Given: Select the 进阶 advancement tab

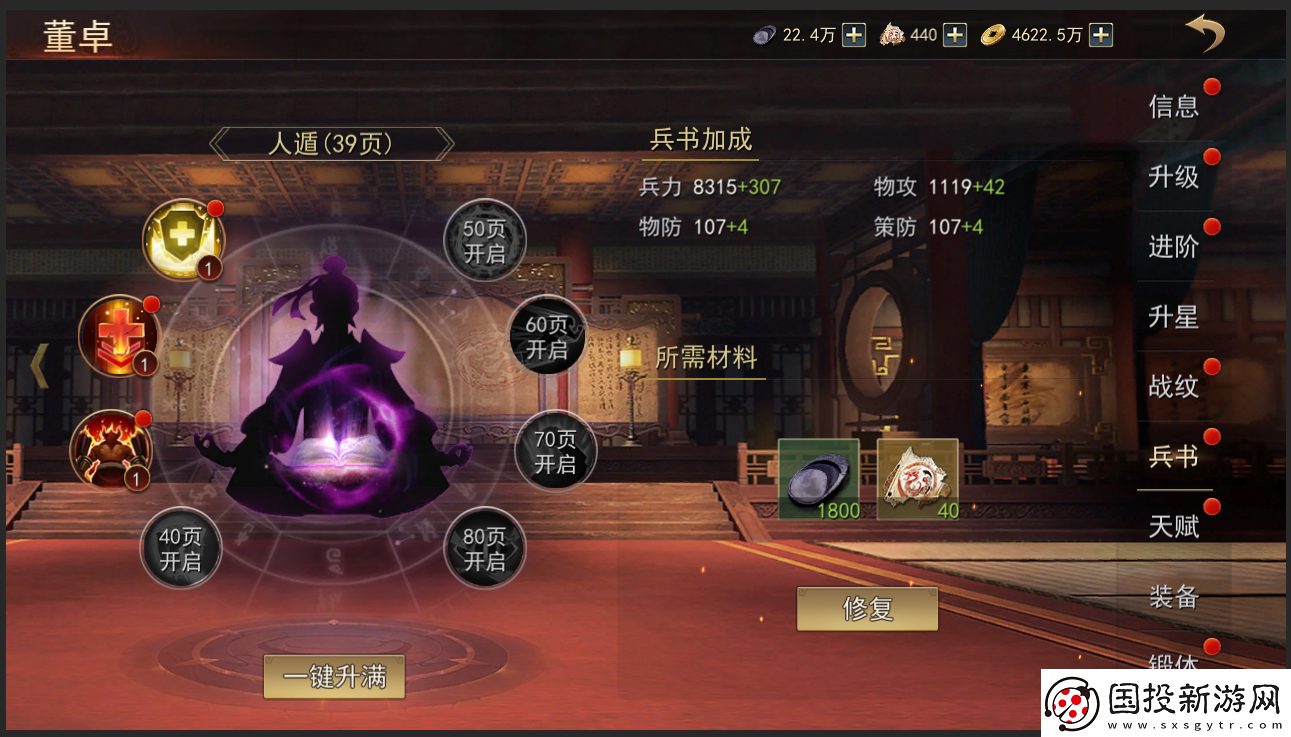Looking at the screenshot, I should (x=1173, y=247).
